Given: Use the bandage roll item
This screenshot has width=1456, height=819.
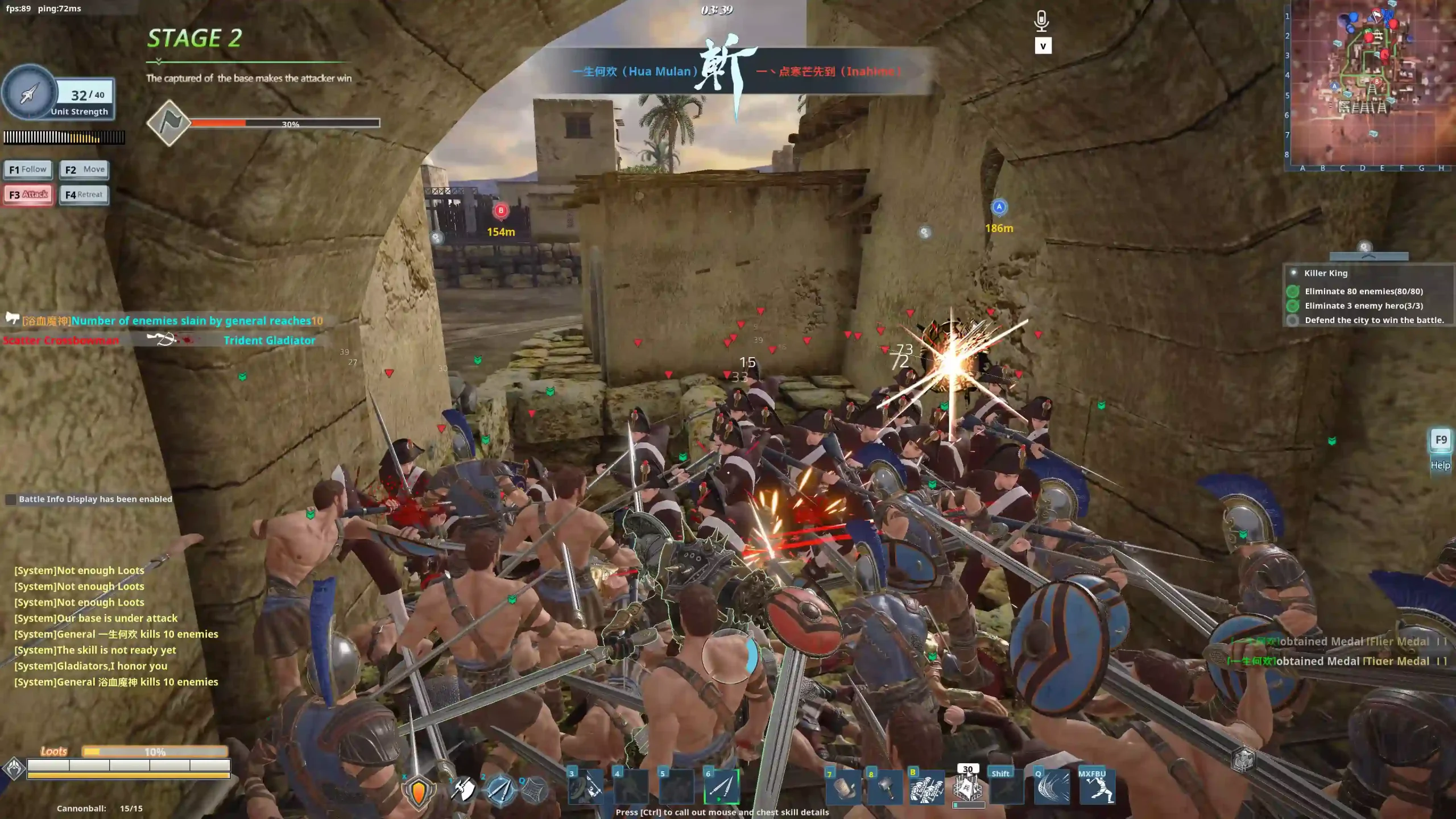Looking at the screenshot, I should [x=843, y=788].
